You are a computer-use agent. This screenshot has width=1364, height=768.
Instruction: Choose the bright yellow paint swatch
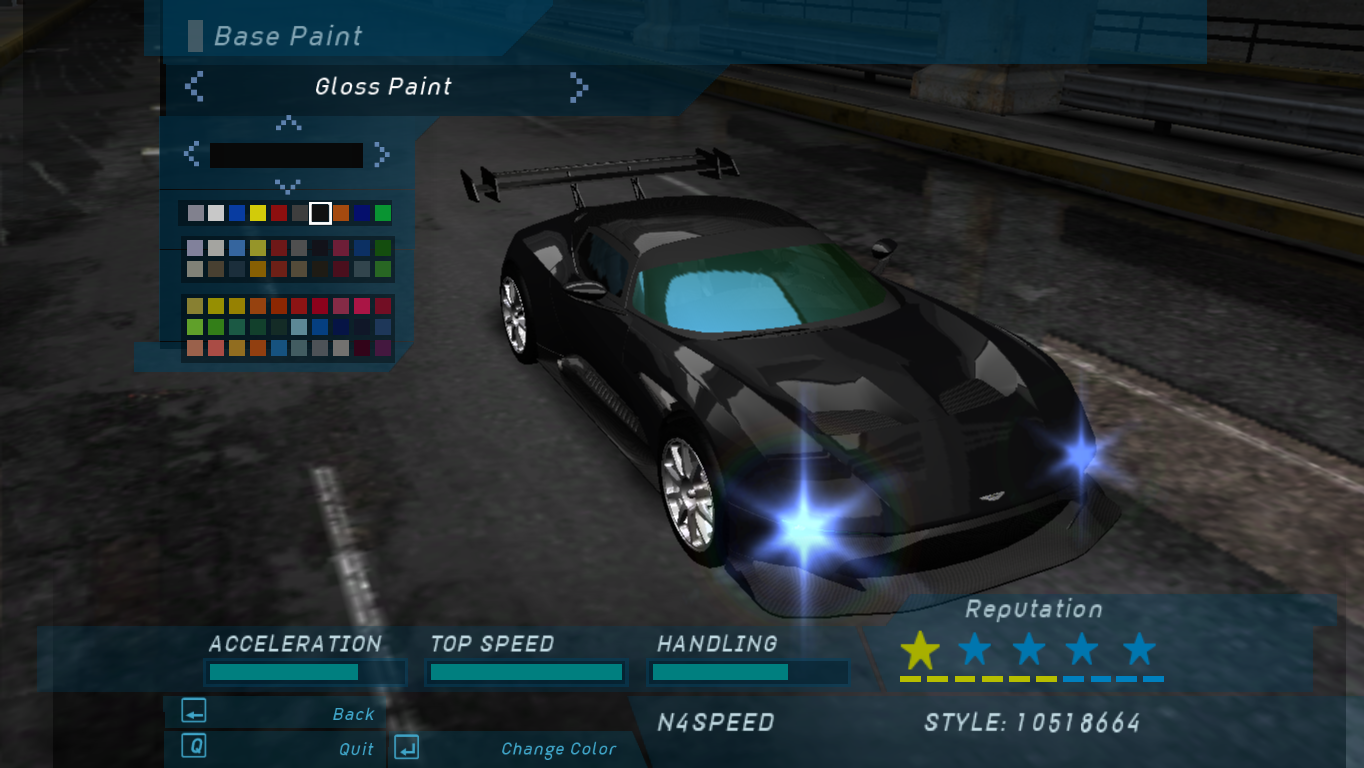click(258, 213)
